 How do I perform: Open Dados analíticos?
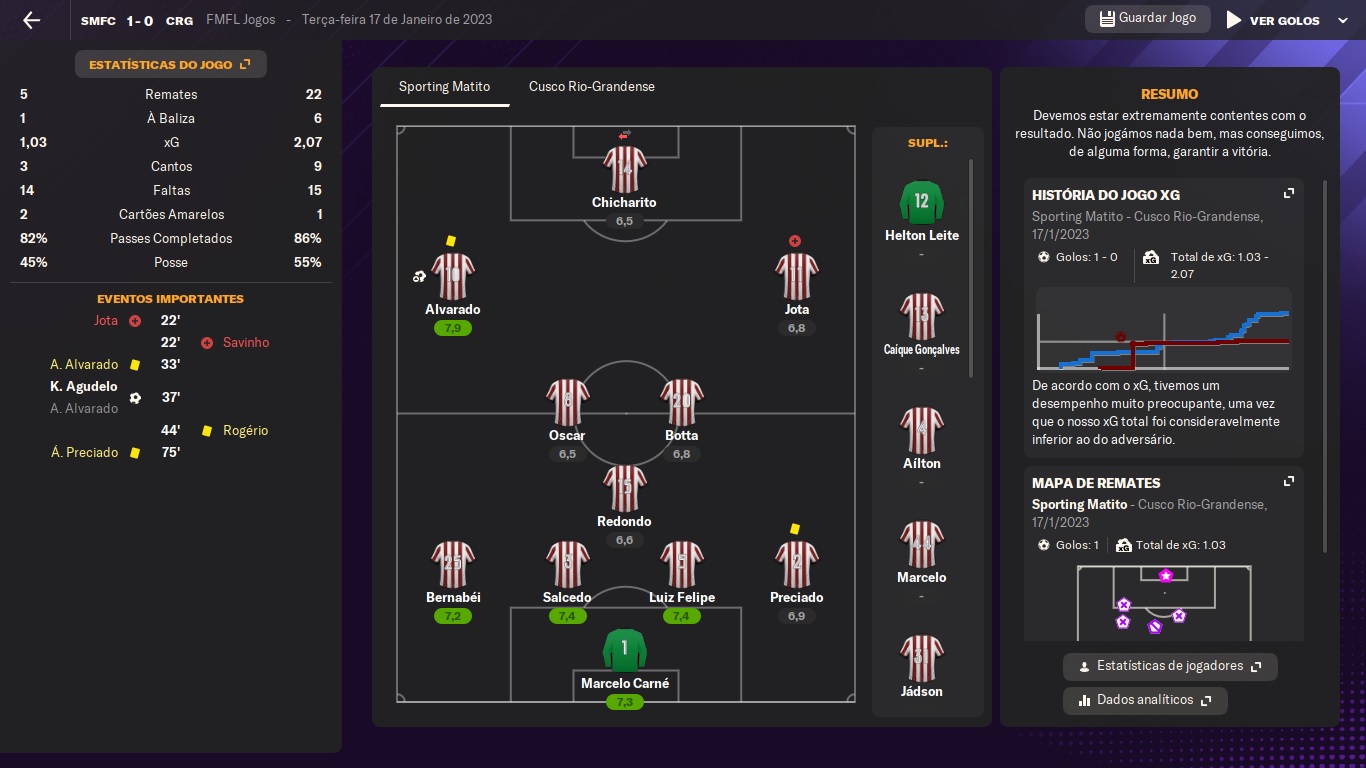1145,700
